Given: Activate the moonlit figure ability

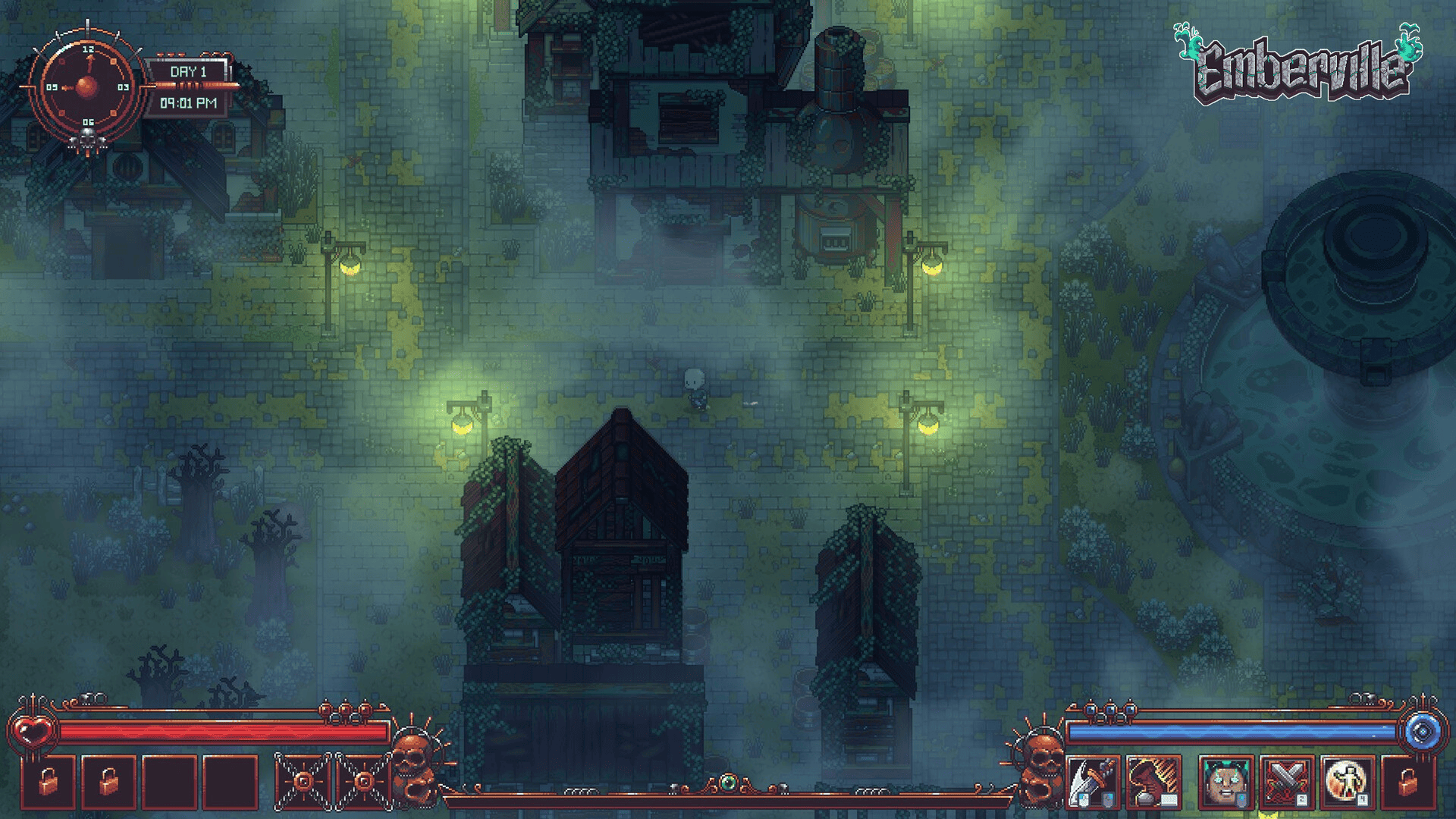Looking at the screenshot, I should tap(1347, 782).
